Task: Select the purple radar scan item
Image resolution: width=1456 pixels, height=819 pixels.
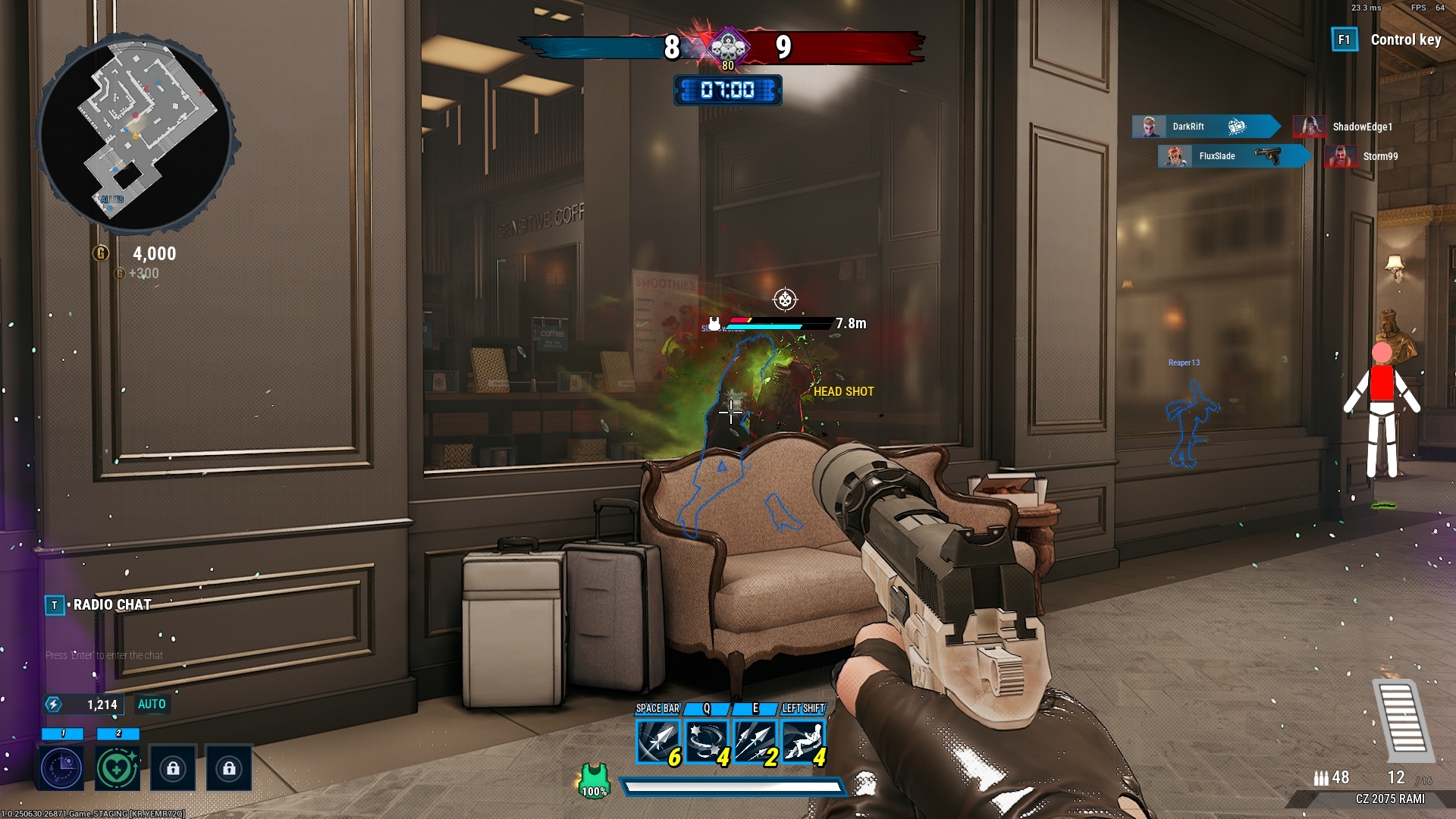Action: point(62,768)
